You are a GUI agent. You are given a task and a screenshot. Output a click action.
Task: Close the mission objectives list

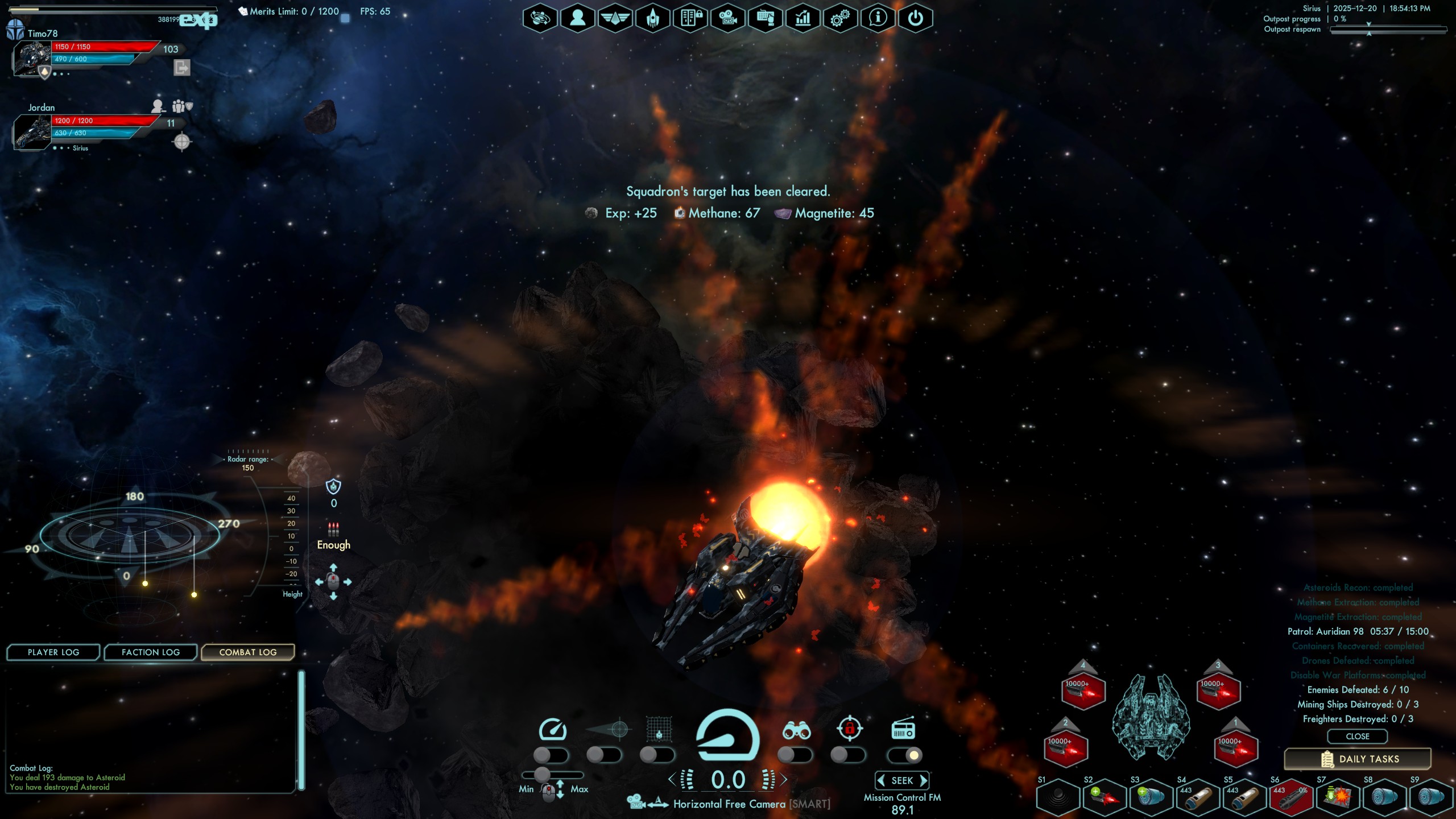coord(1357,737)
